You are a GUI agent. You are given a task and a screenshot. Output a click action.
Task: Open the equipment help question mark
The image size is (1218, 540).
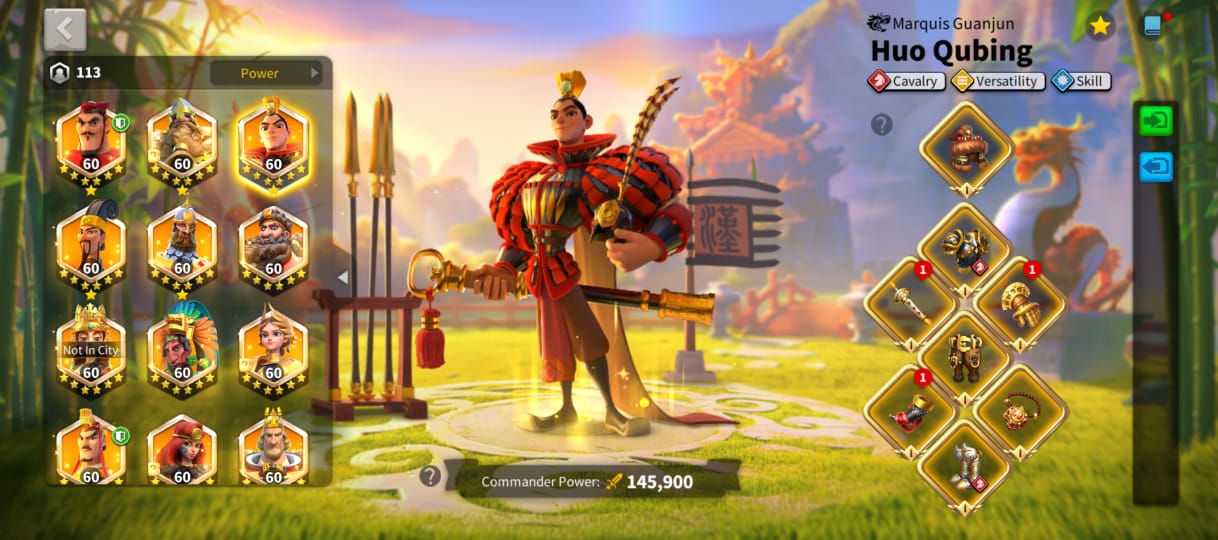click(881, 124)
